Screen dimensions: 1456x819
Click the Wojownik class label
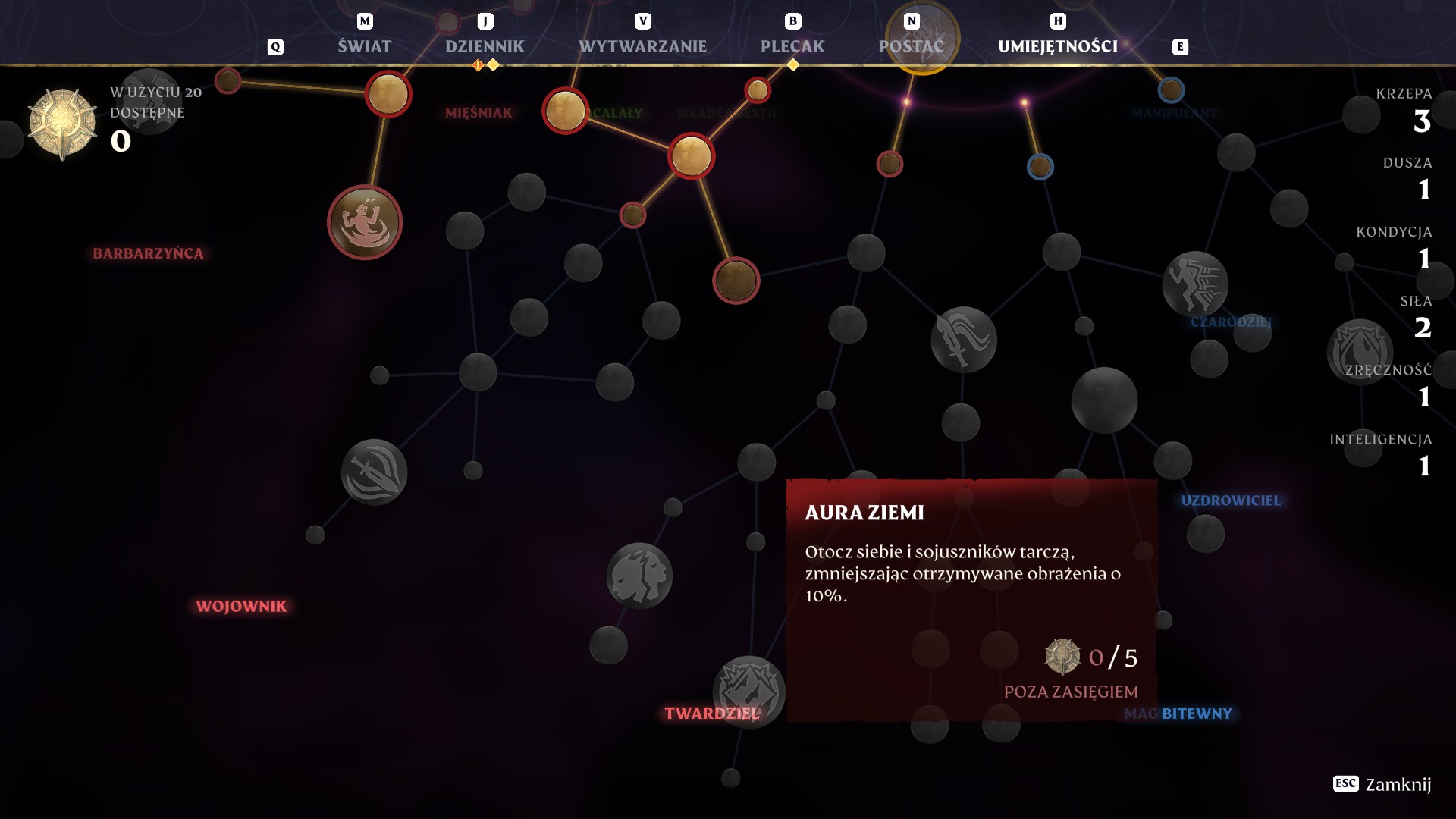coord(241,606)
